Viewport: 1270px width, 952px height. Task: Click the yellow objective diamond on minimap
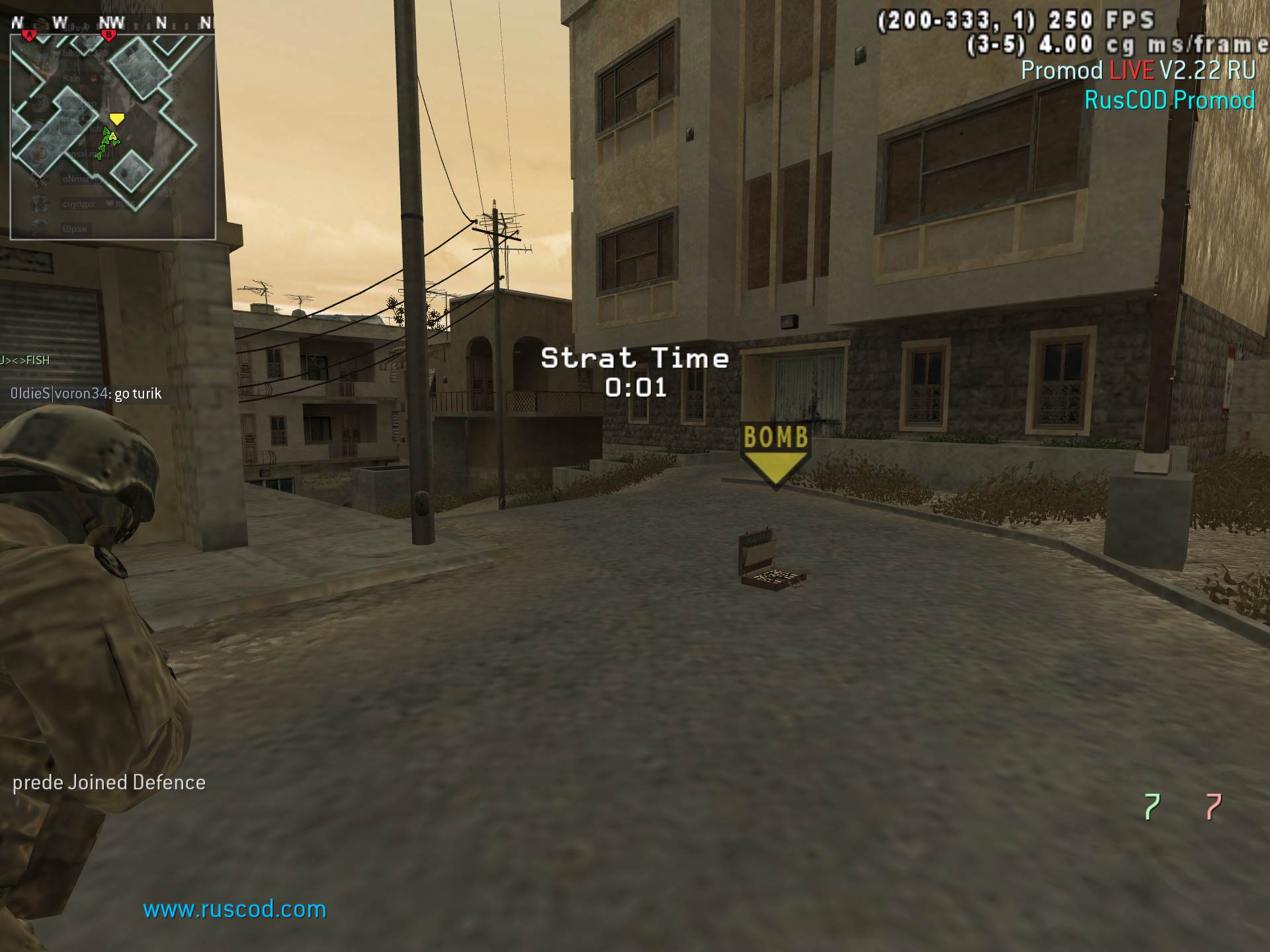click(118, 120)
